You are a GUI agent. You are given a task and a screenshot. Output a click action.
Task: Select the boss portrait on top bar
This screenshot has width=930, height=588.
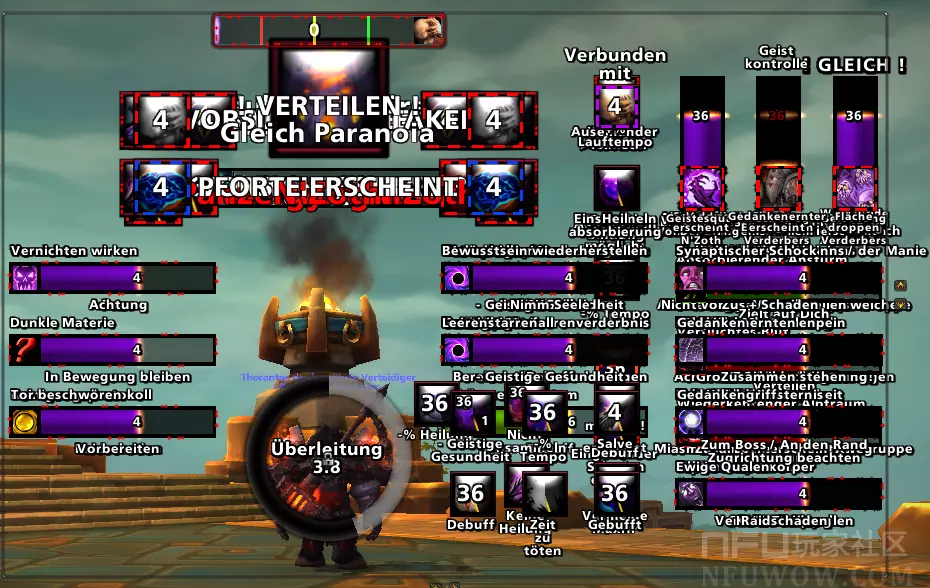(428, 31)
